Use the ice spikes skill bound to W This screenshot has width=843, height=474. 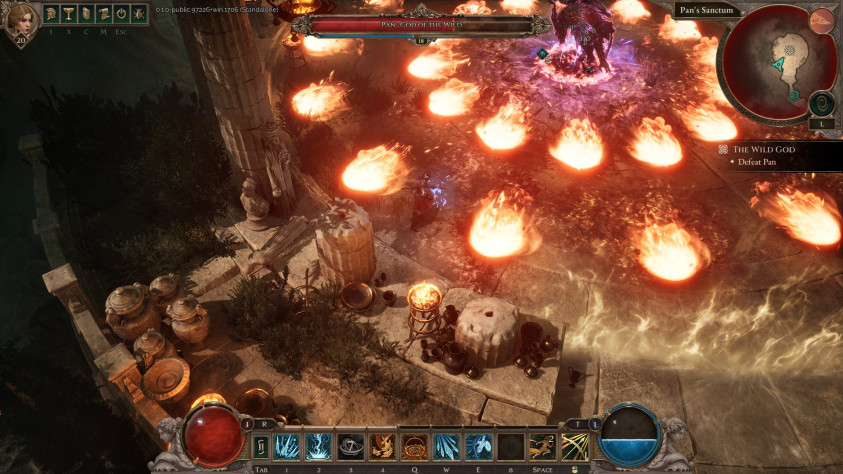coord(446,446)
